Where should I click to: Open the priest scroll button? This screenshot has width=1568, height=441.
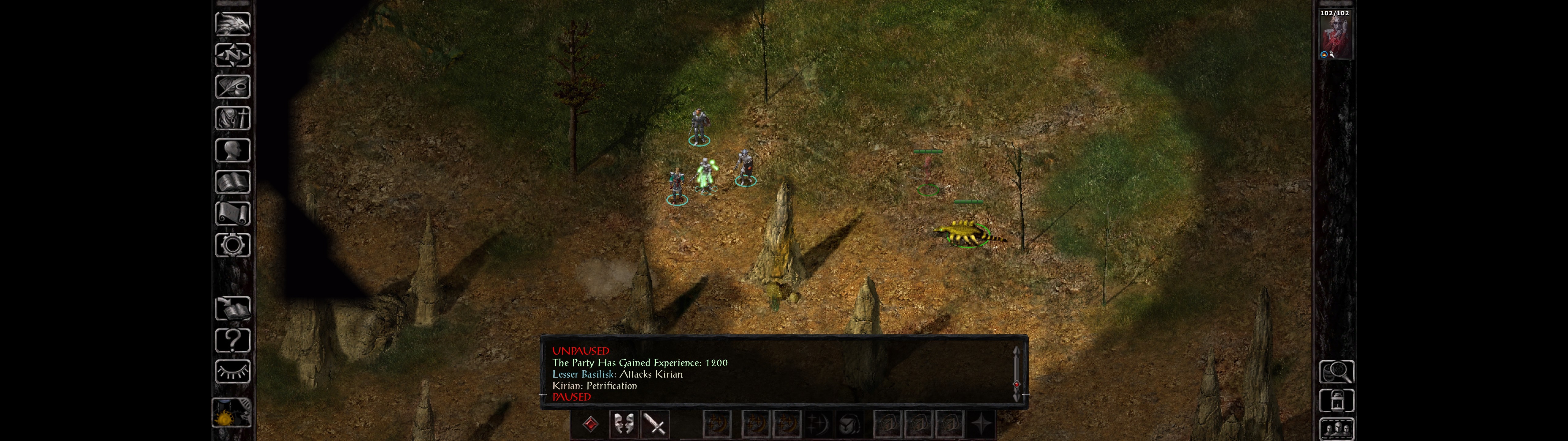(232, 213)
